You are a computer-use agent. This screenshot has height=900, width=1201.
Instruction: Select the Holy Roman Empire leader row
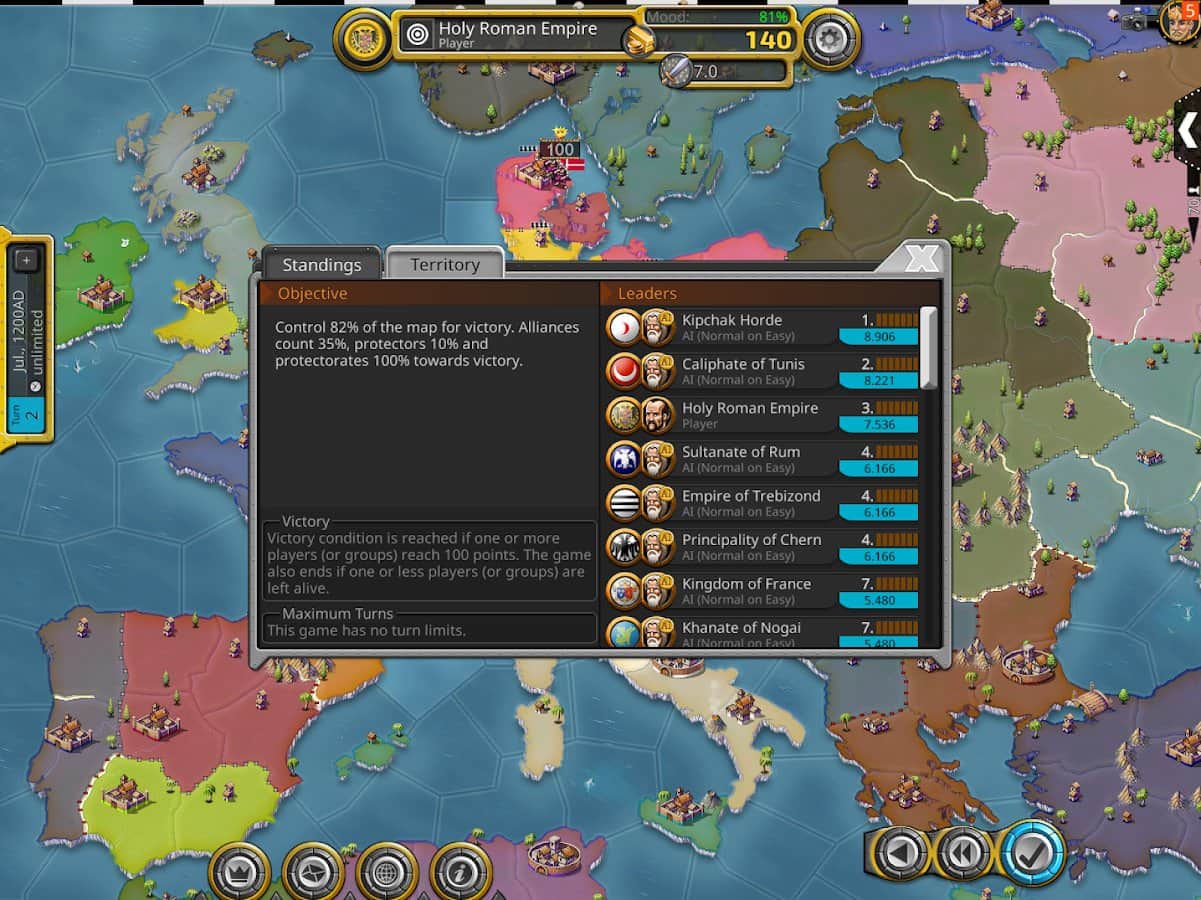762,416
